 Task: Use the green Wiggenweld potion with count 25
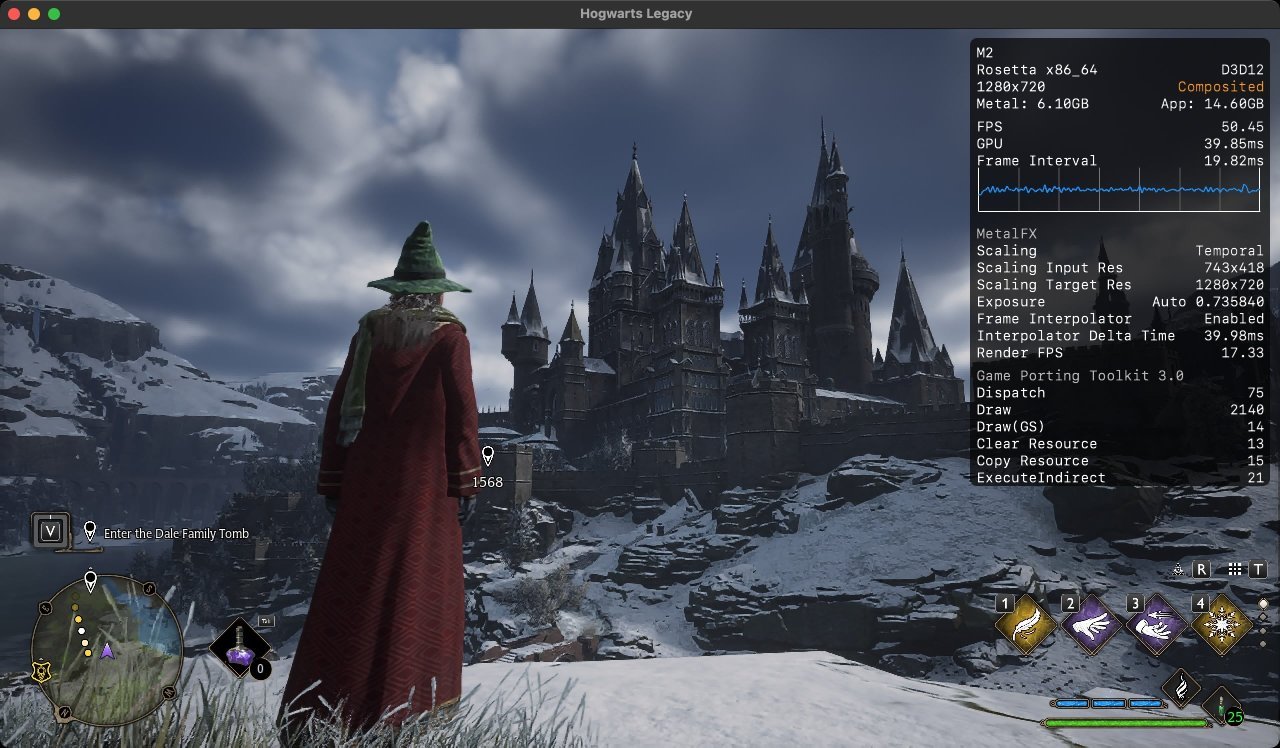[1221, 704]
